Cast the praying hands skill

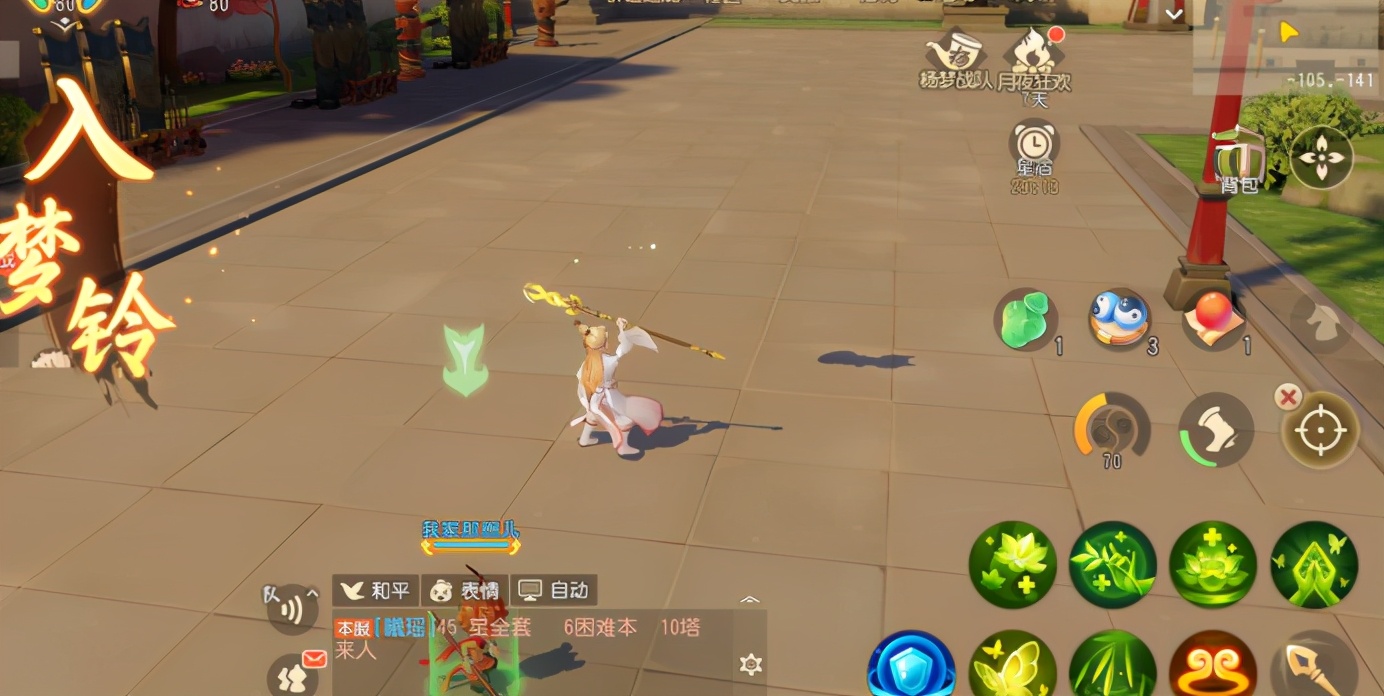tap(1314, 564)
